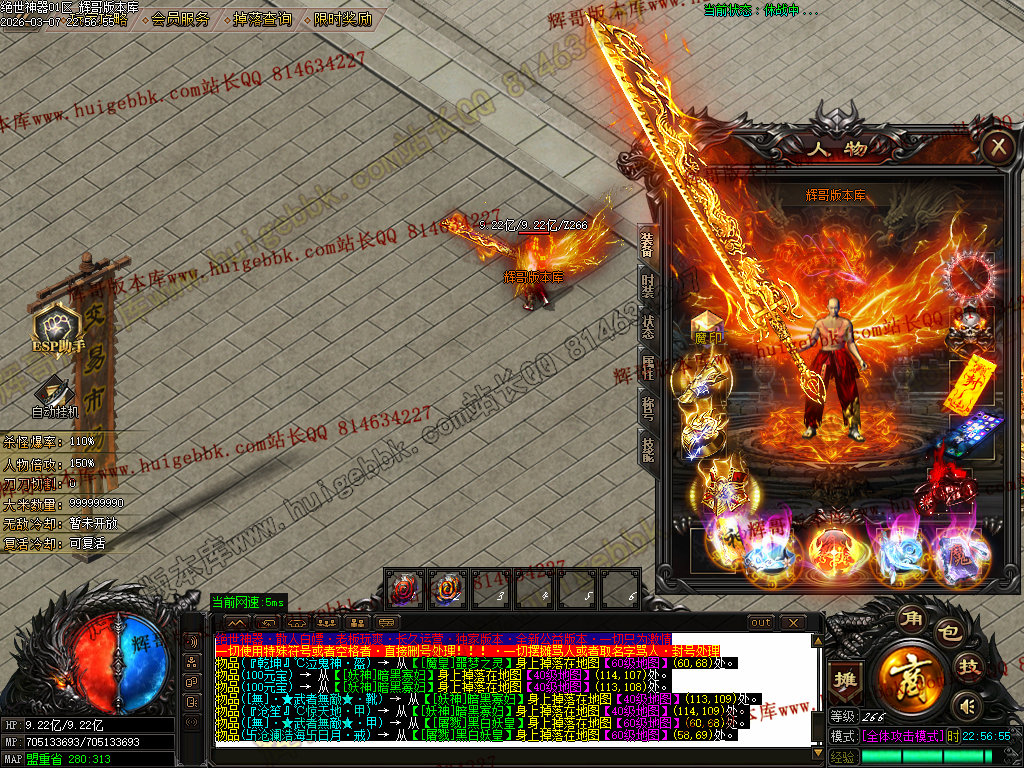Change the 全体攻击模式 attack mode
The image size is (1024, 768).
click(x=901, y=736)
